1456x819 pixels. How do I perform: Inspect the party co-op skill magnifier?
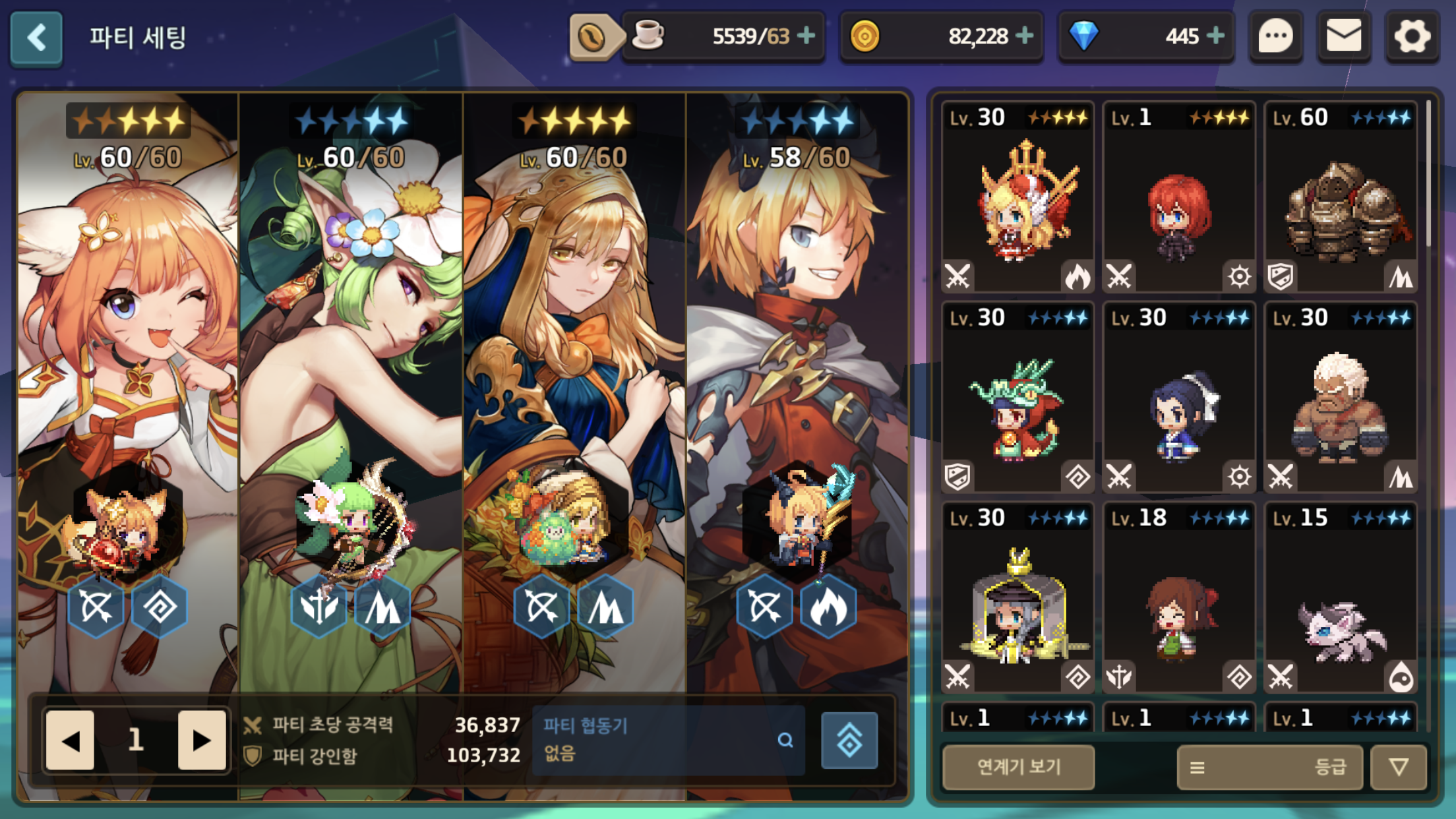(x=785, y=740)
